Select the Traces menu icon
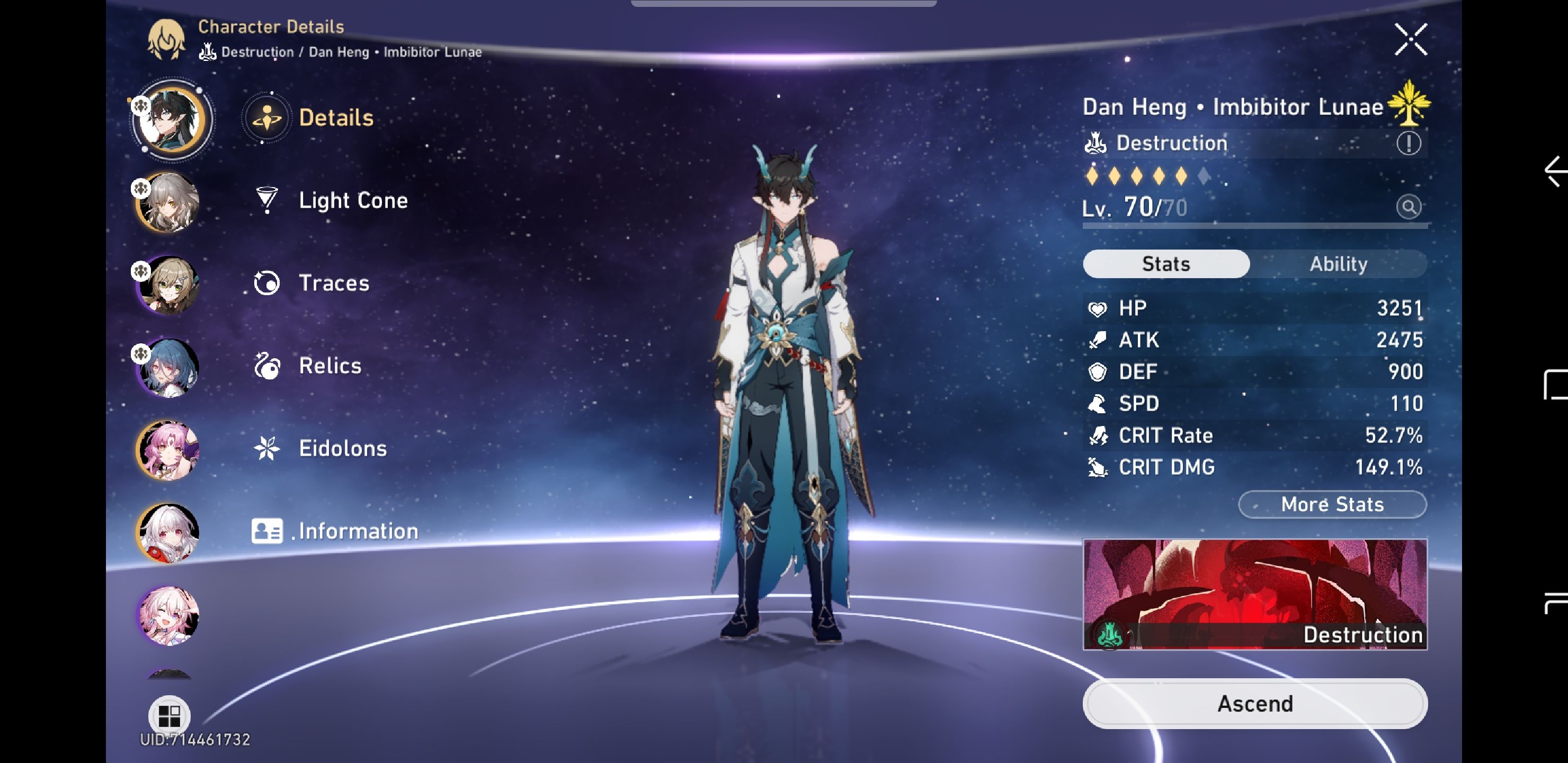 [266, 282]
